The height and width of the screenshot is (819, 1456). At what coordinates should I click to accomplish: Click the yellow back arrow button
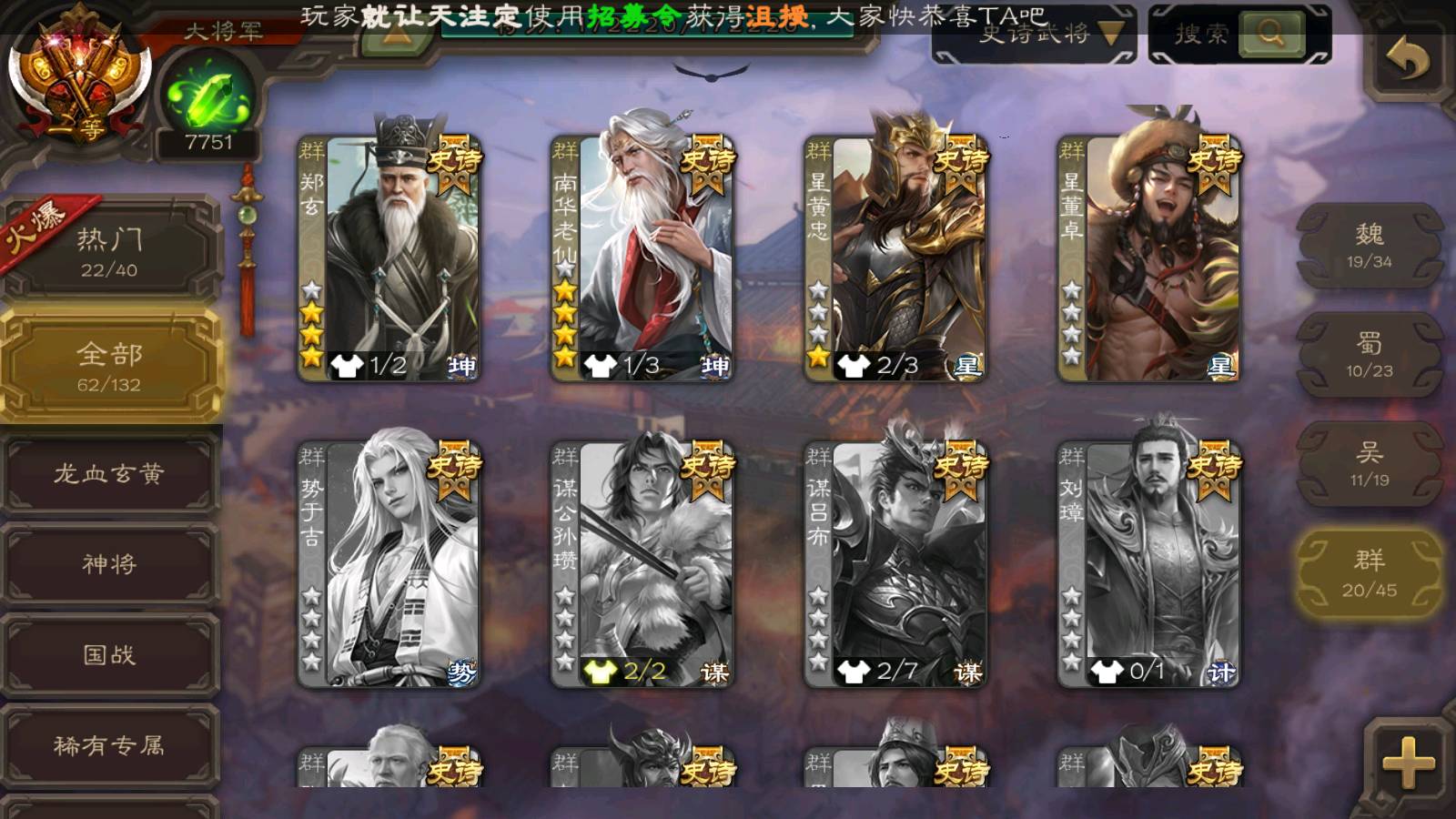point(1407,60)
